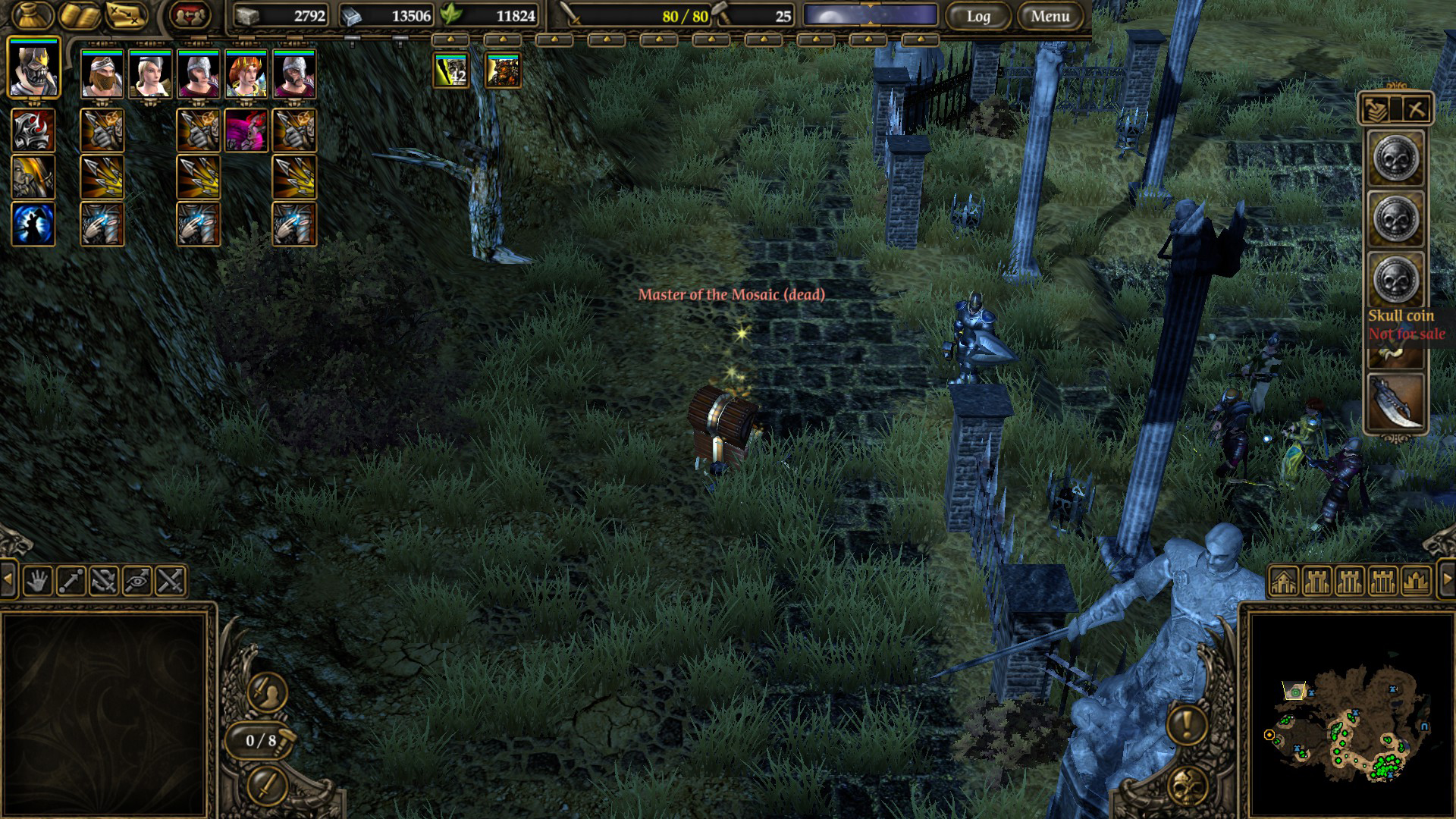Click the house building category tab
Screen dimensions: 1456x819
pyautogui.click(x=1283, y=582)
